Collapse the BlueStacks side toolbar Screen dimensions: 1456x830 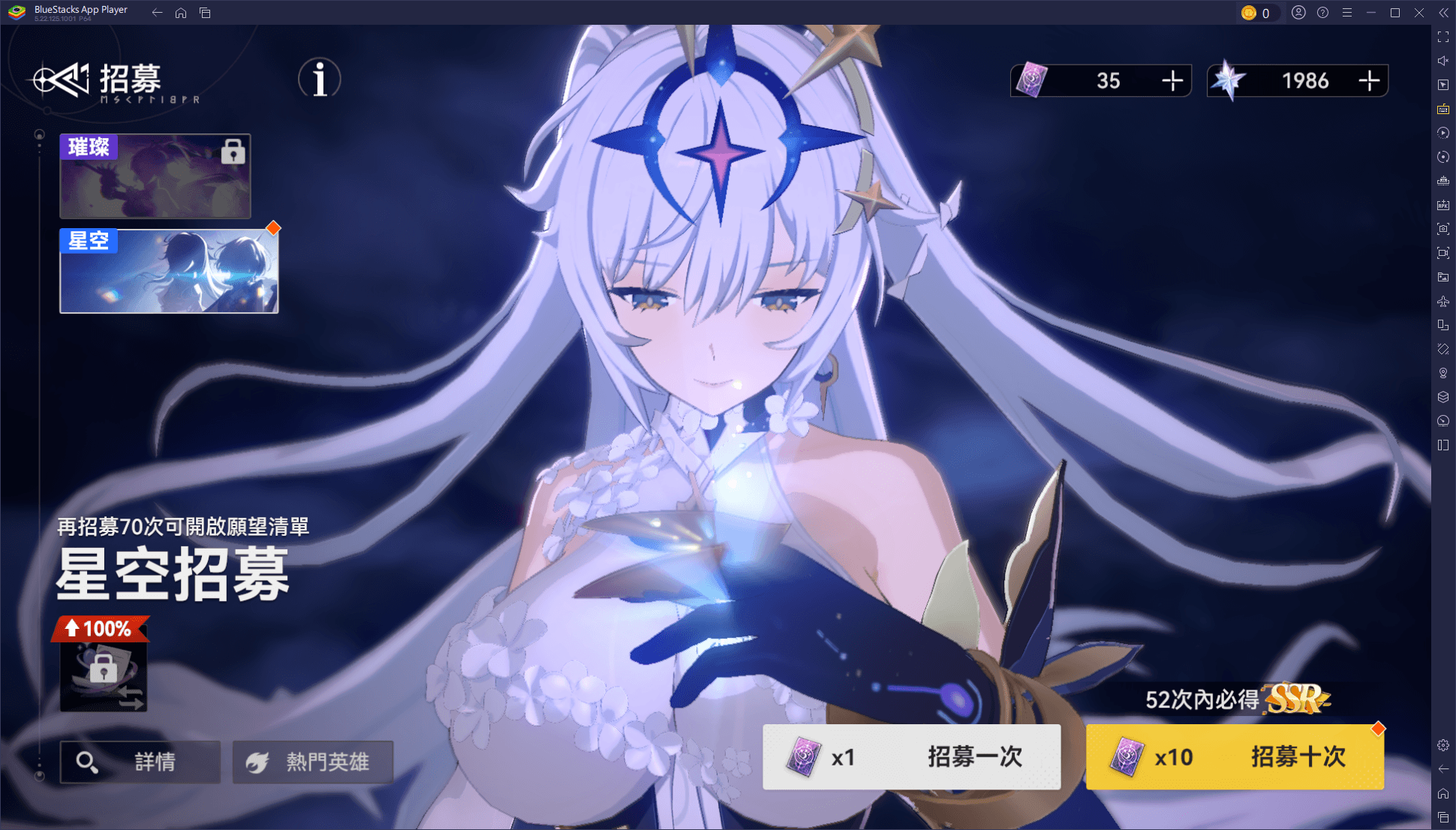1444,12
